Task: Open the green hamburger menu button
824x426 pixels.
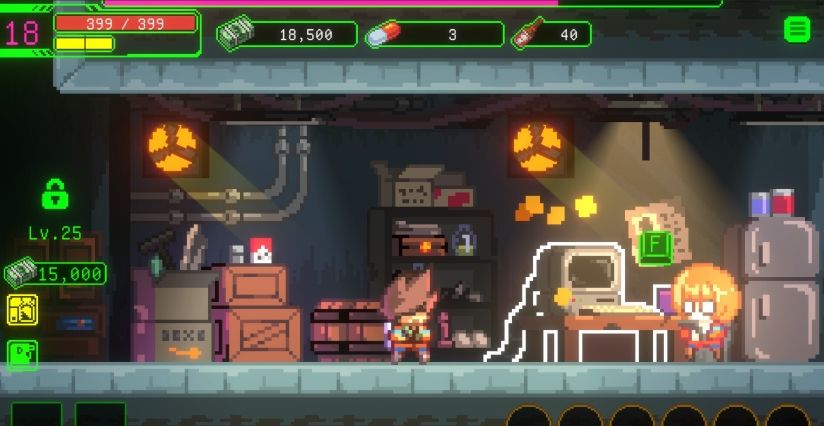Action: pos(796,29)
